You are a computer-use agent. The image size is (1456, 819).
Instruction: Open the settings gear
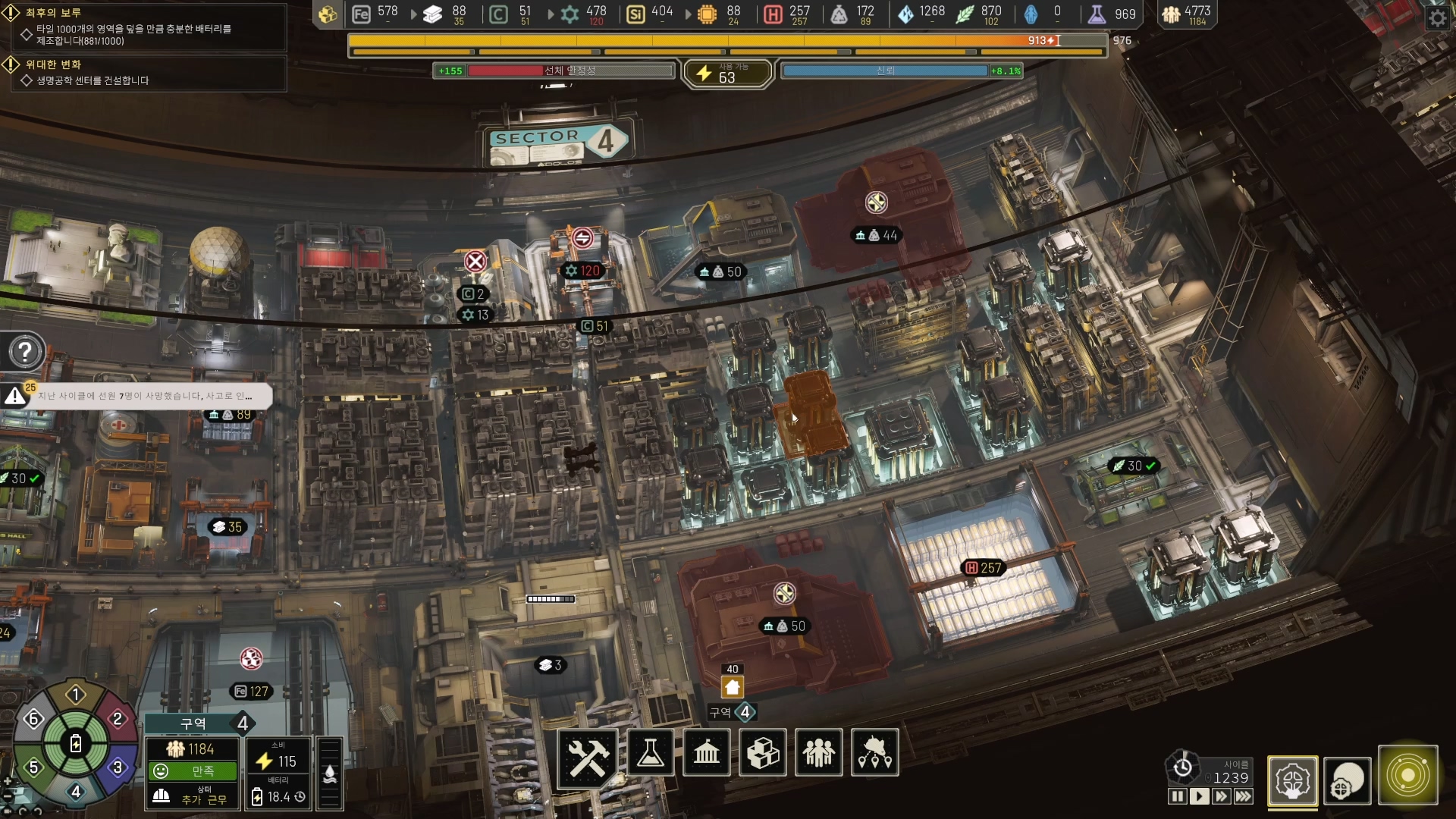tap(1438, 17)
